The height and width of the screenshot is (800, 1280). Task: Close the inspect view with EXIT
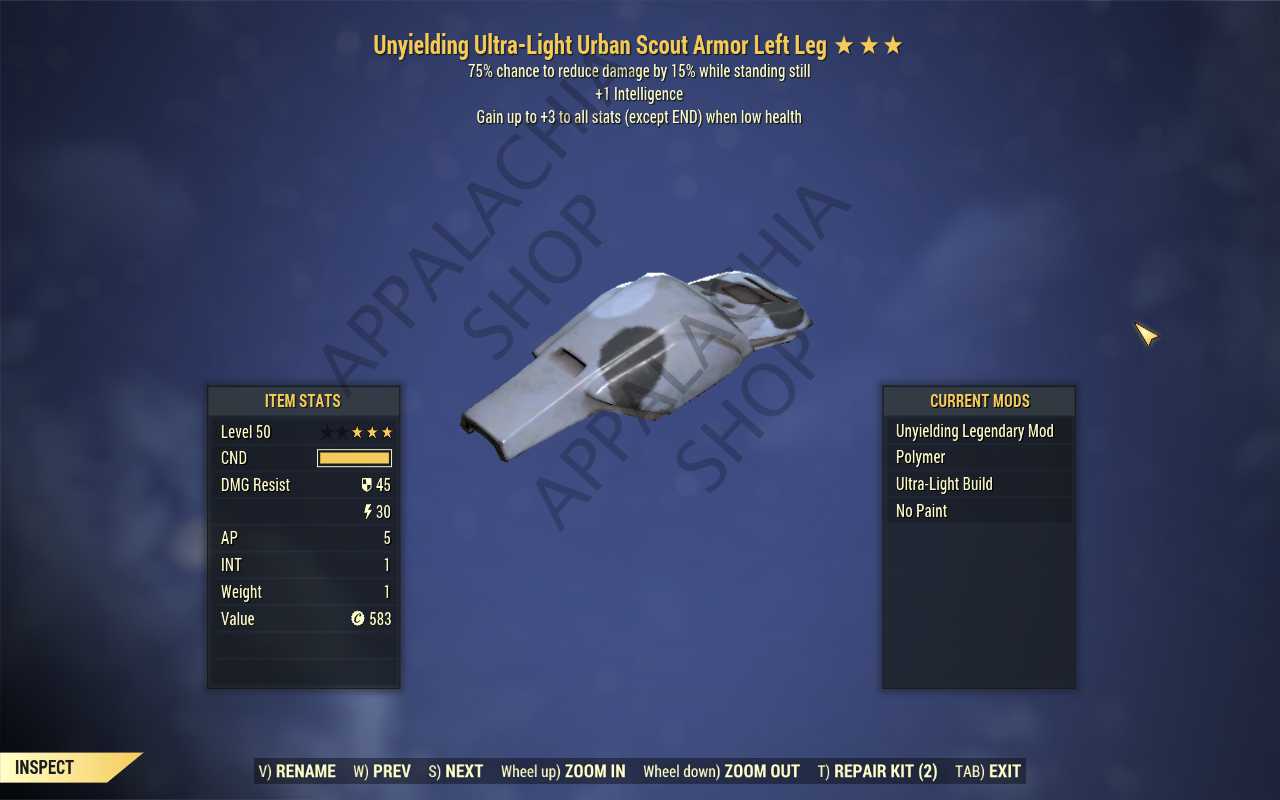click(988, 771)
